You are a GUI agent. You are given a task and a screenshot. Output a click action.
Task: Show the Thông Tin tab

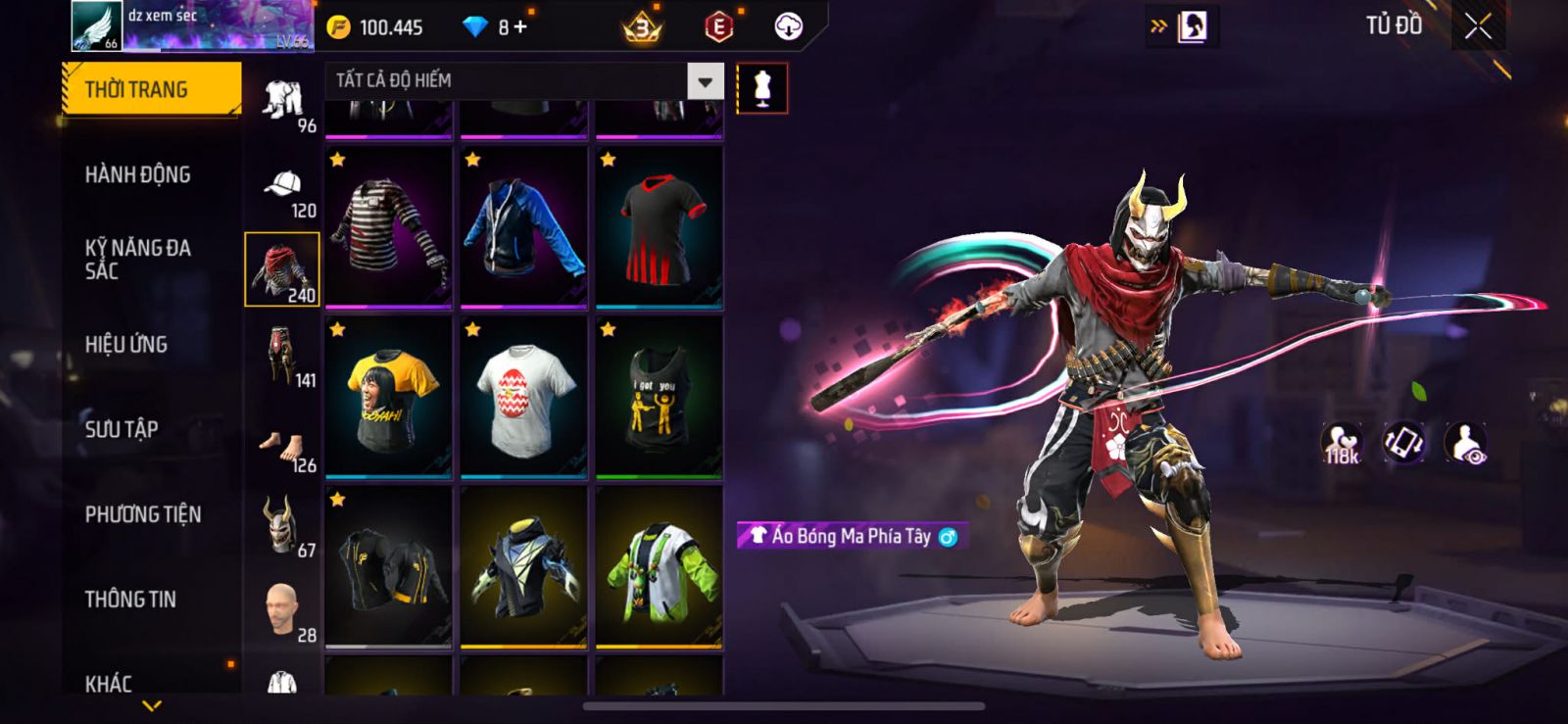(x=130, y=600)
